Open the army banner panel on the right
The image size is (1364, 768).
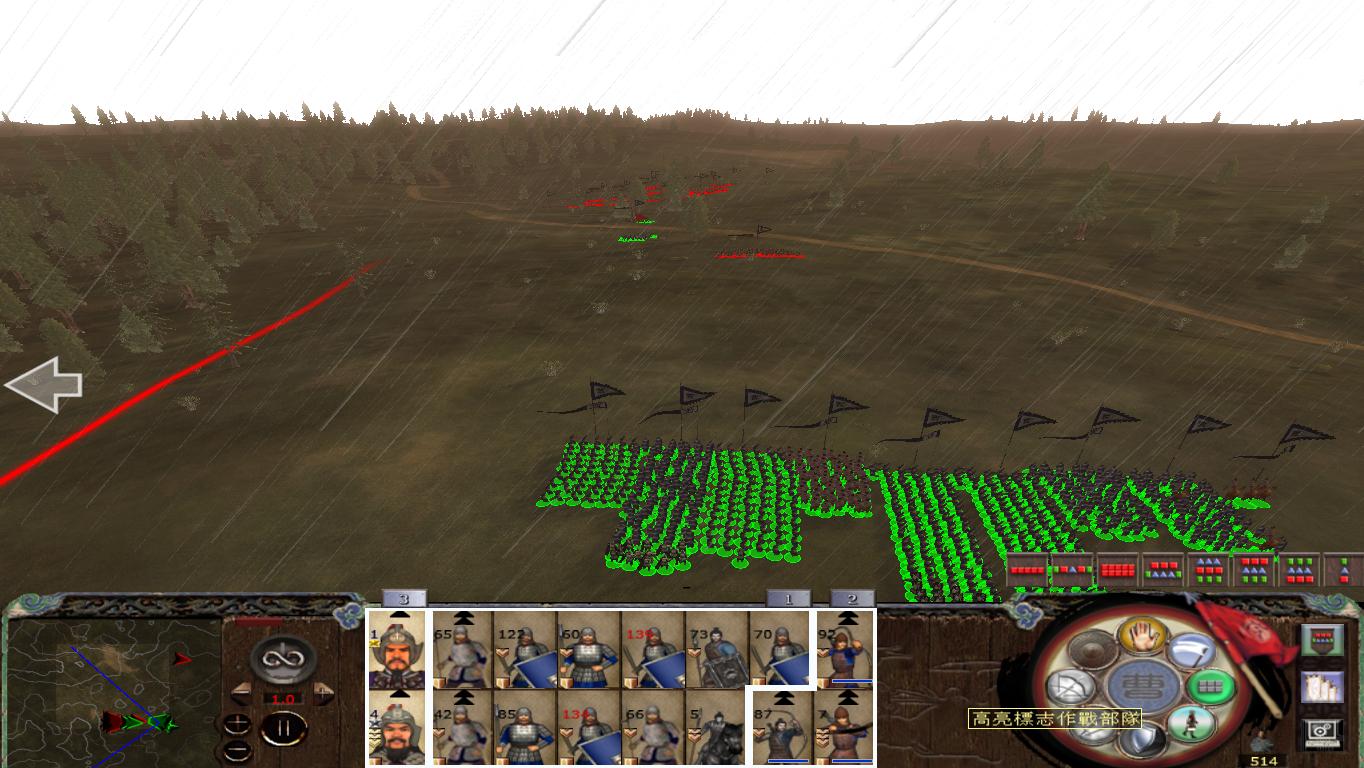coord(1321,640)
